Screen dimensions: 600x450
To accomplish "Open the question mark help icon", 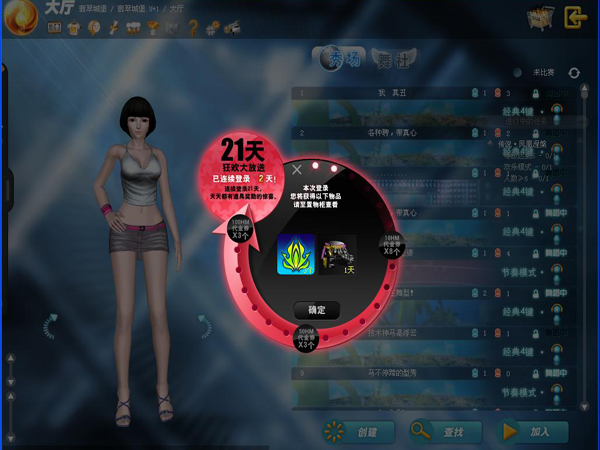I will point(193,28).
